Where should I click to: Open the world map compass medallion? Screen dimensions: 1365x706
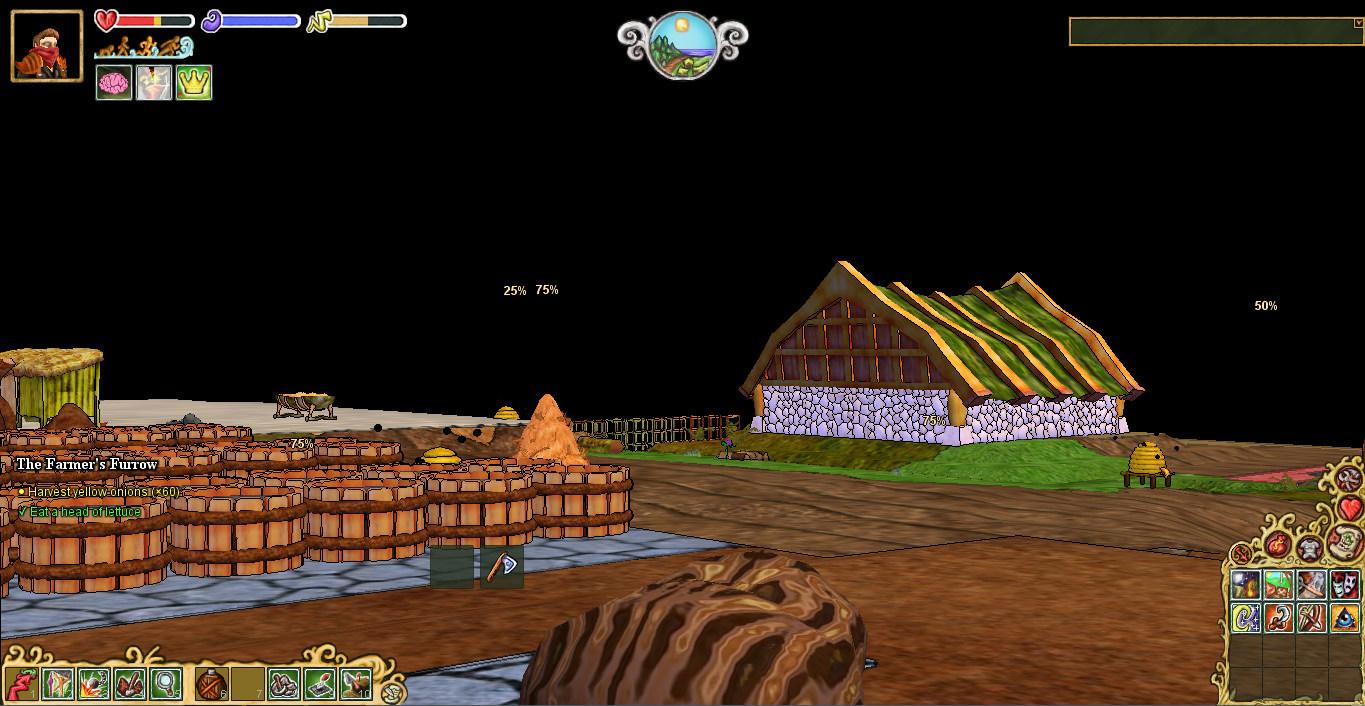682,46
